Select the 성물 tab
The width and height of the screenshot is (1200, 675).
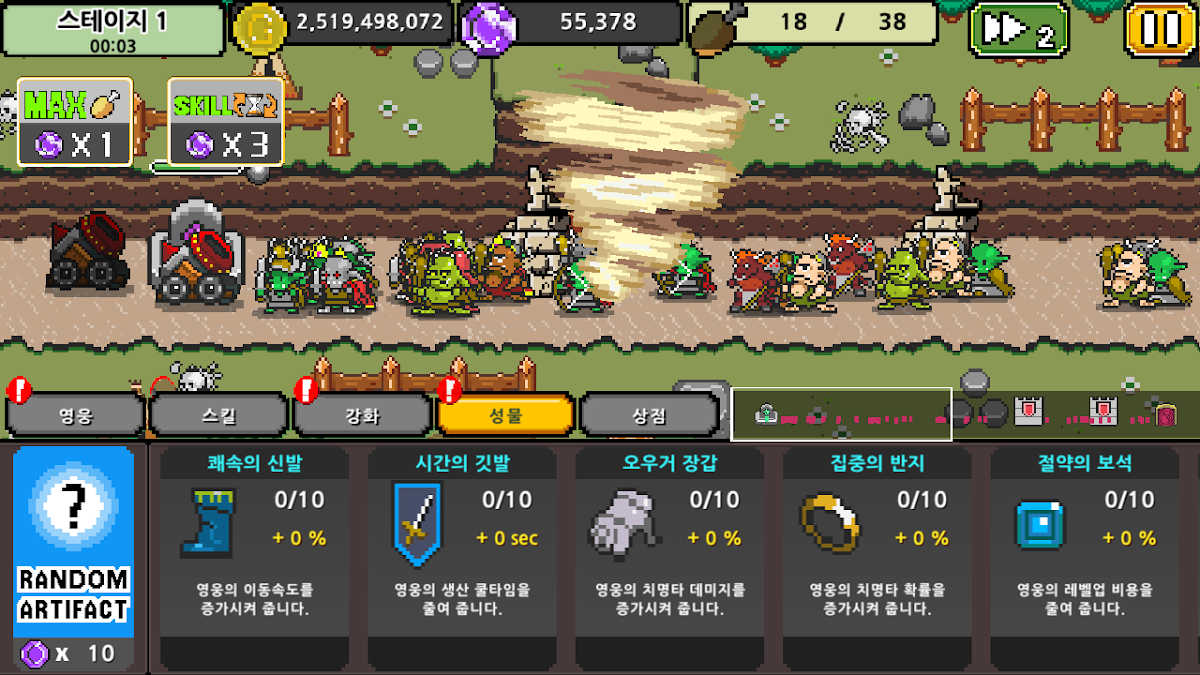pos(506,415)
